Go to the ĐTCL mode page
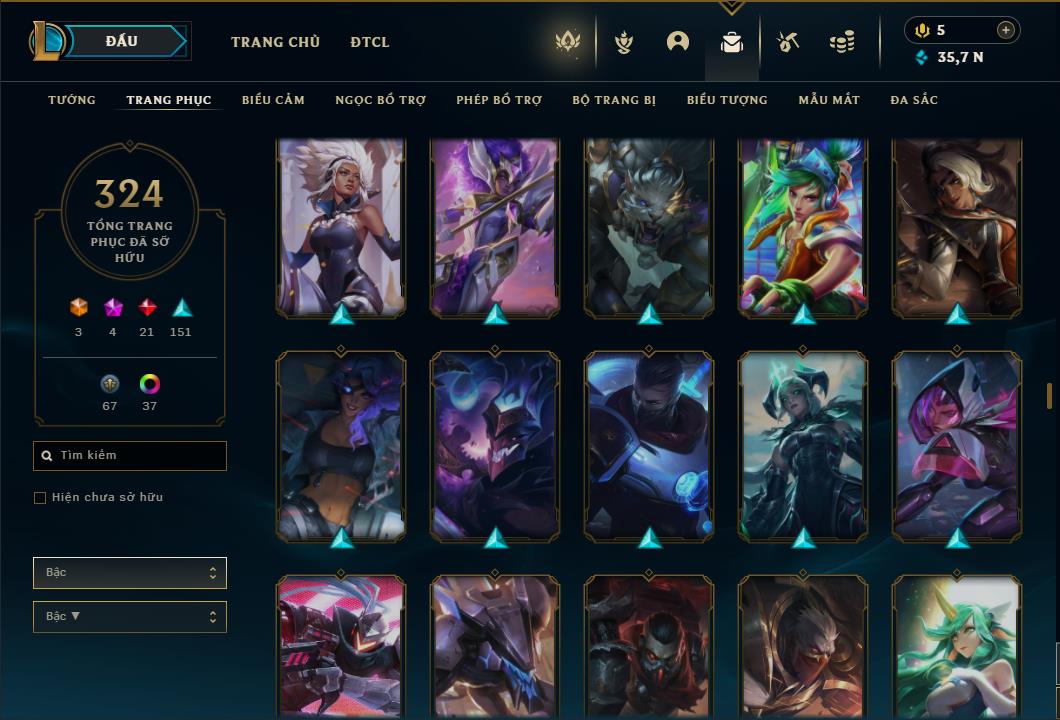This screenshot has height=720, width=1060. (370, 42)
